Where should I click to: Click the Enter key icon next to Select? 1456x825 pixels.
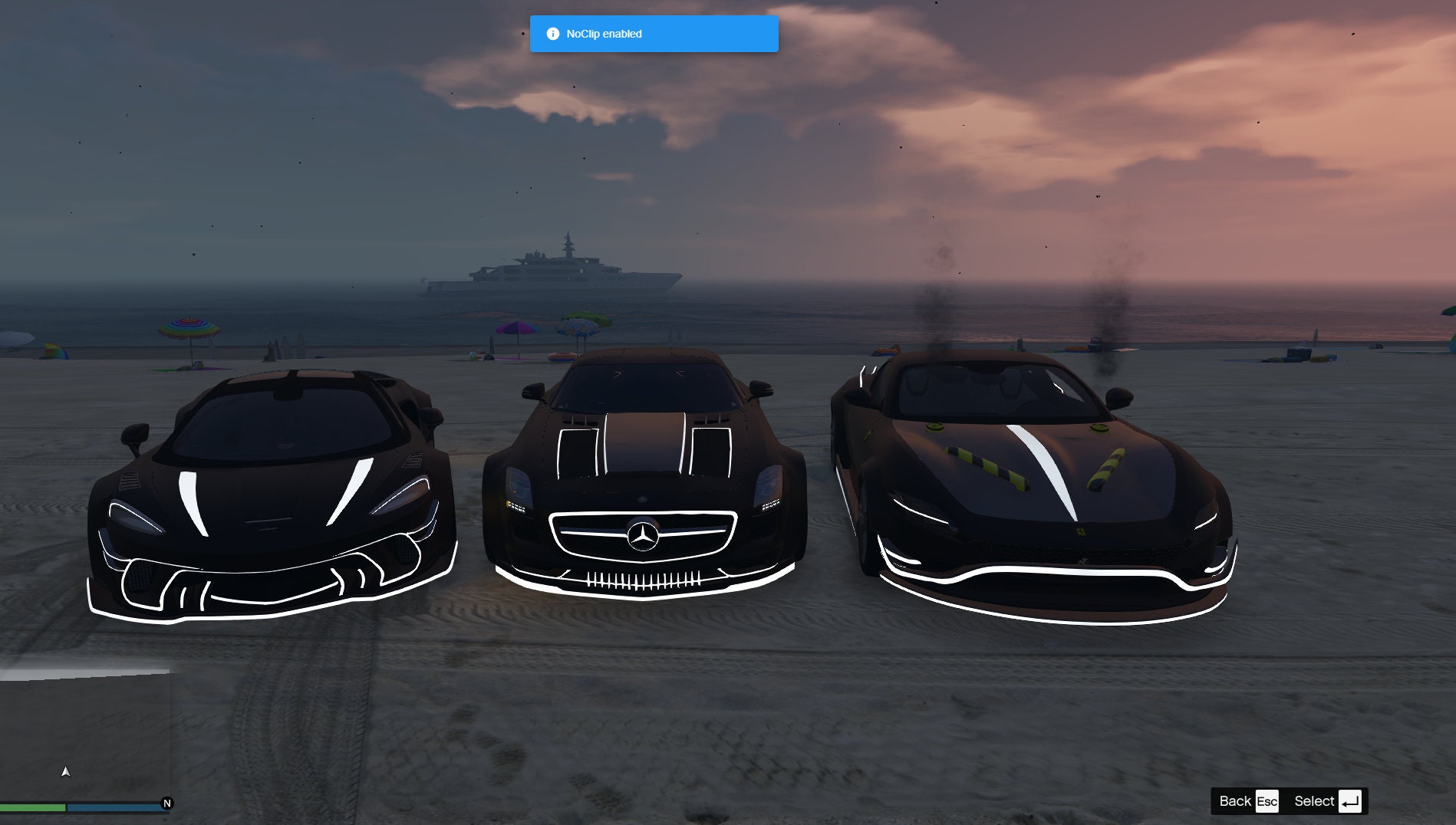click(x=1350, y=801)
